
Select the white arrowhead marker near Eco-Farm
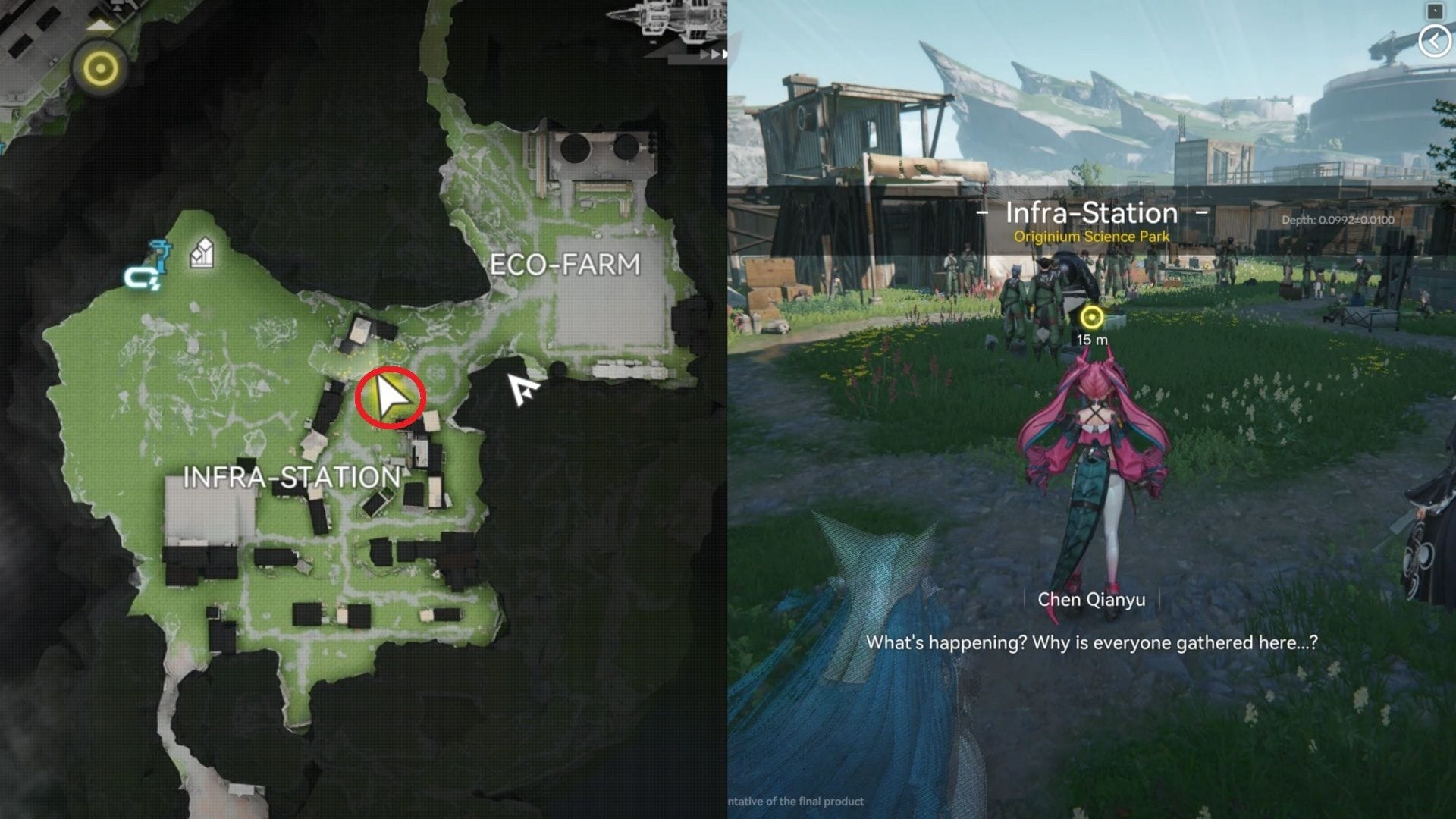523,390
